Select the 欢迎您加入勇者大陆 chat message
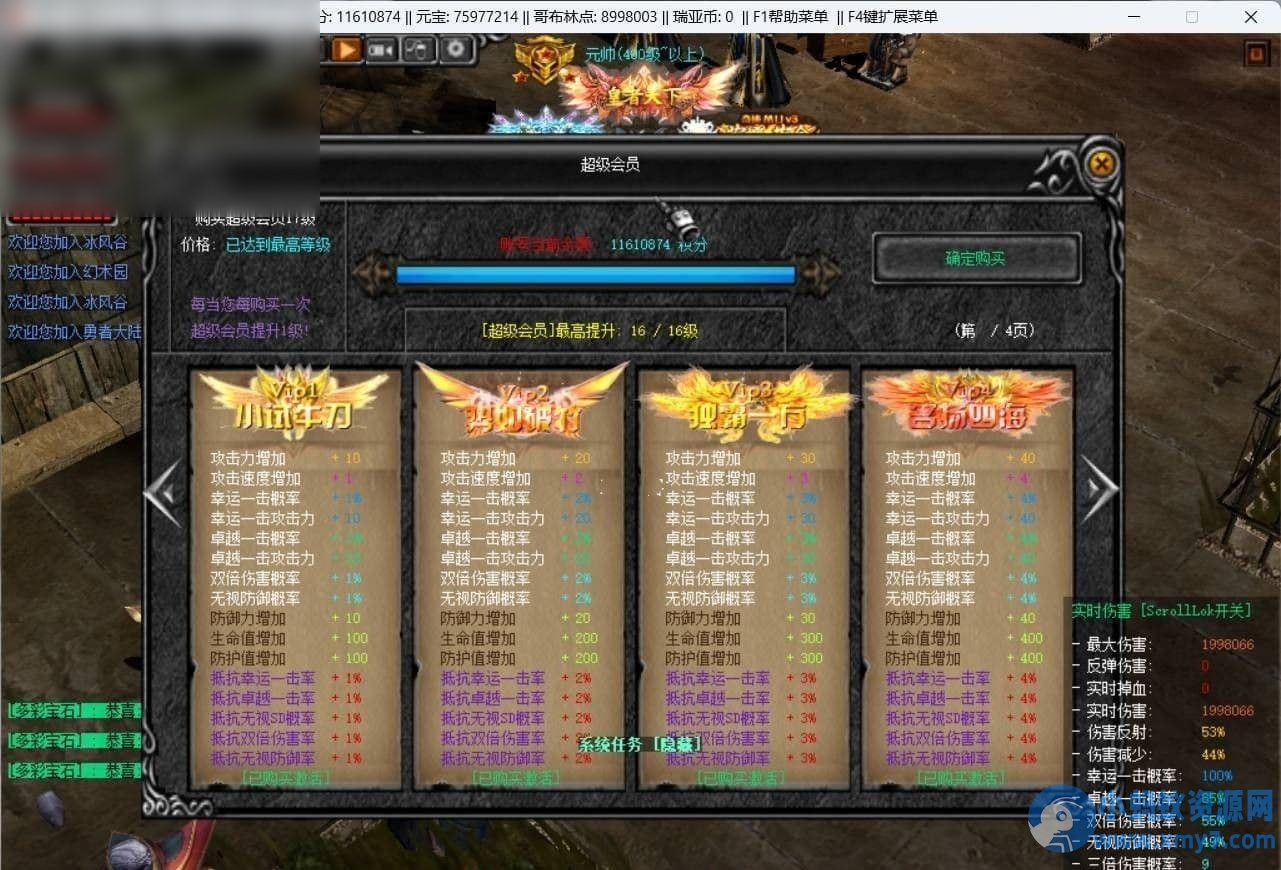 tap(74, 332)
